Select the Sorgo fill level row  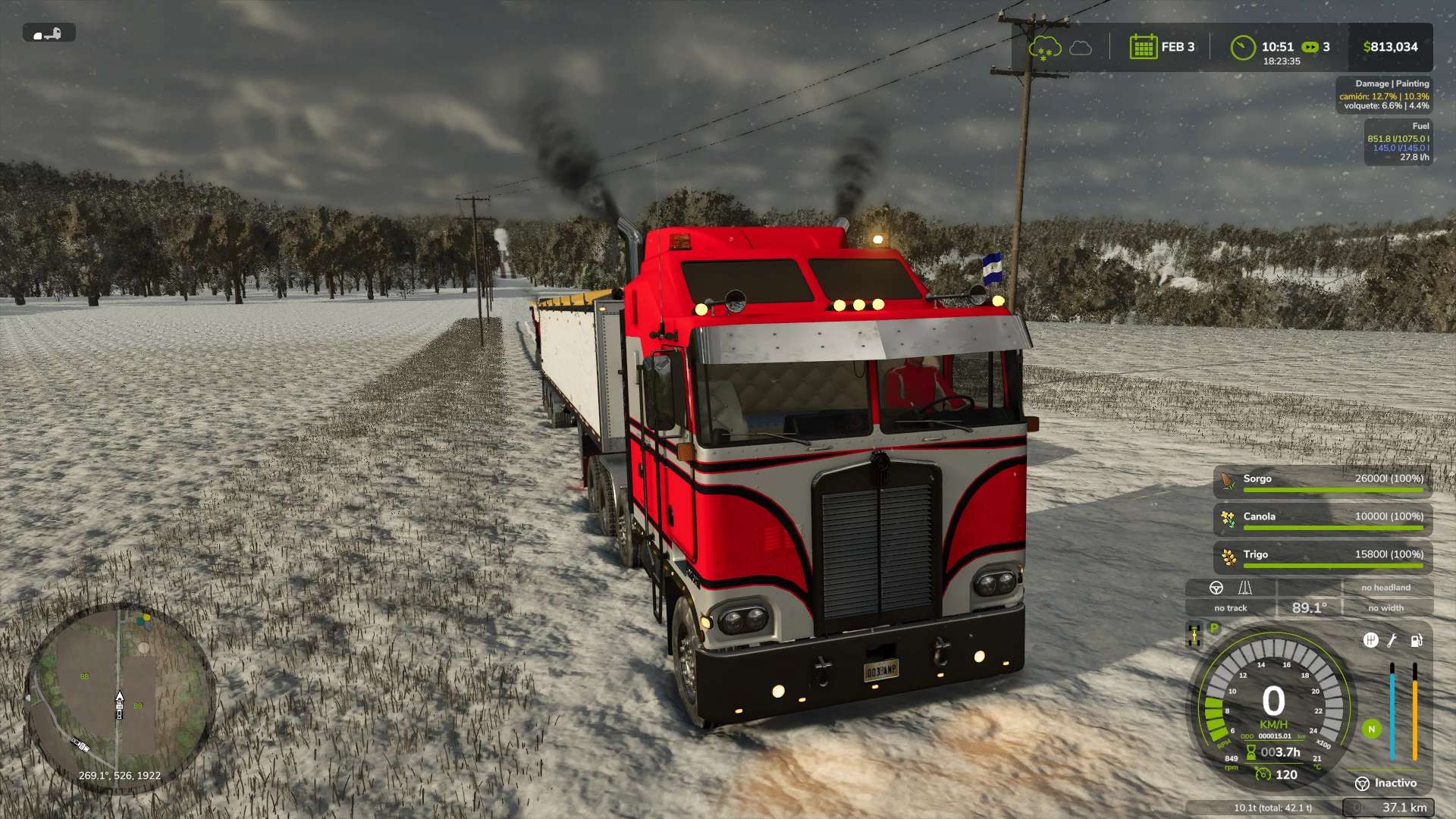click(1323, 482)
